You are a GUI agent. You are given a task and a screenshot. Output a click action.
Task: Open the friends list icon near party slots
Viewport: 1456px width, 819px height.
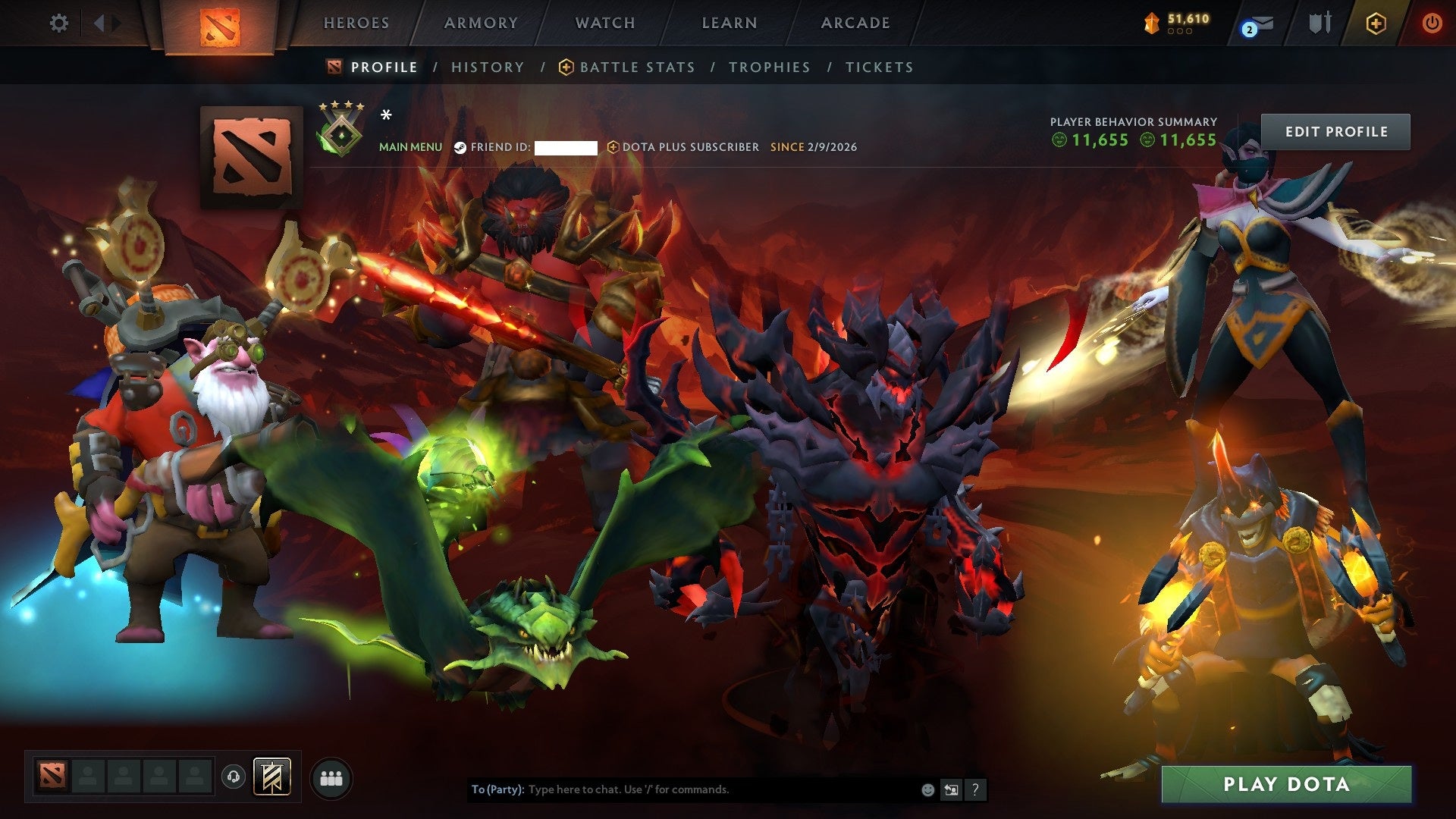(x=331, y=777)
